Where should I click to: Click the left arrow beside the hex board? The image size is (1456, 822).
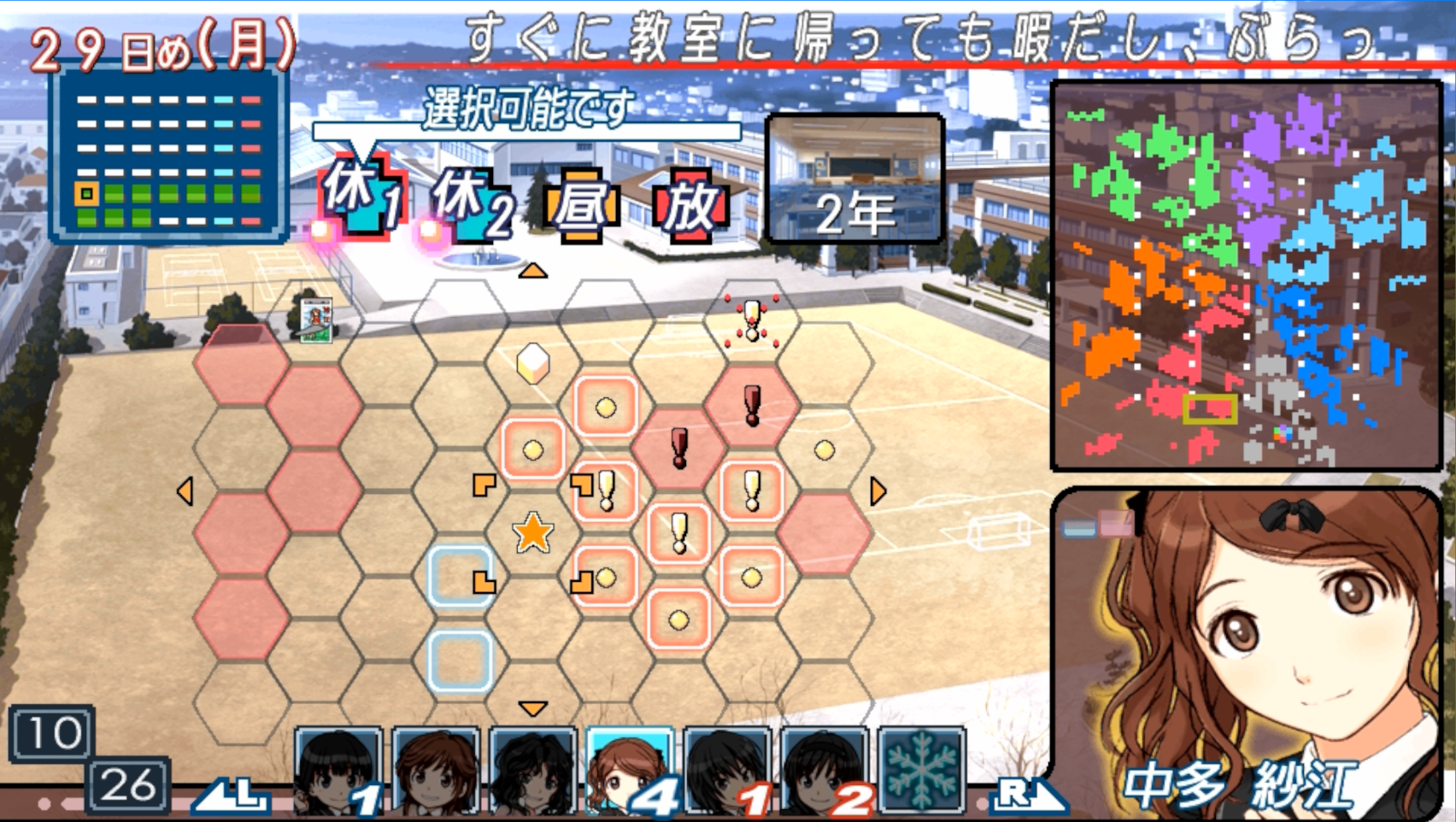[x=185, y=490]
